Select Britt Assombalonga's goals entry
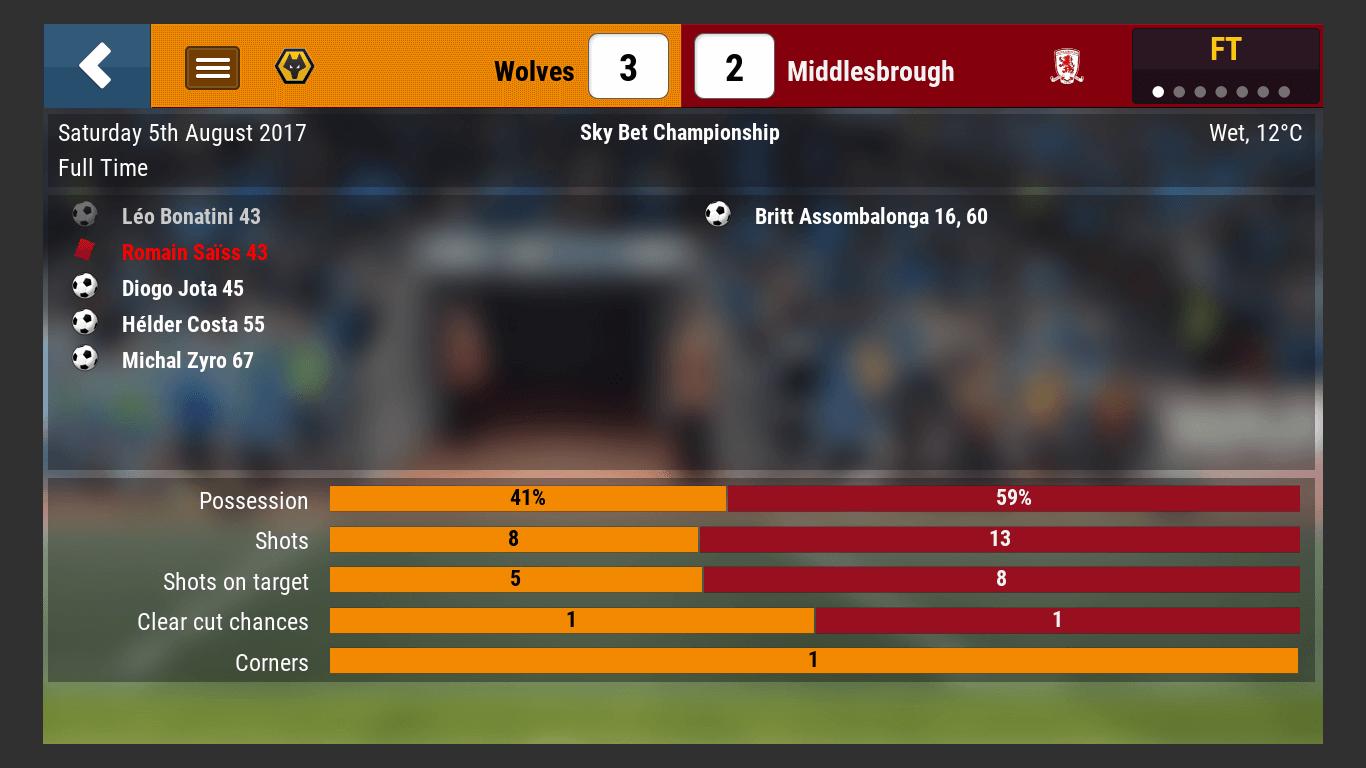1366x768 pixels. pyautogui.click(x=870, y=217)
